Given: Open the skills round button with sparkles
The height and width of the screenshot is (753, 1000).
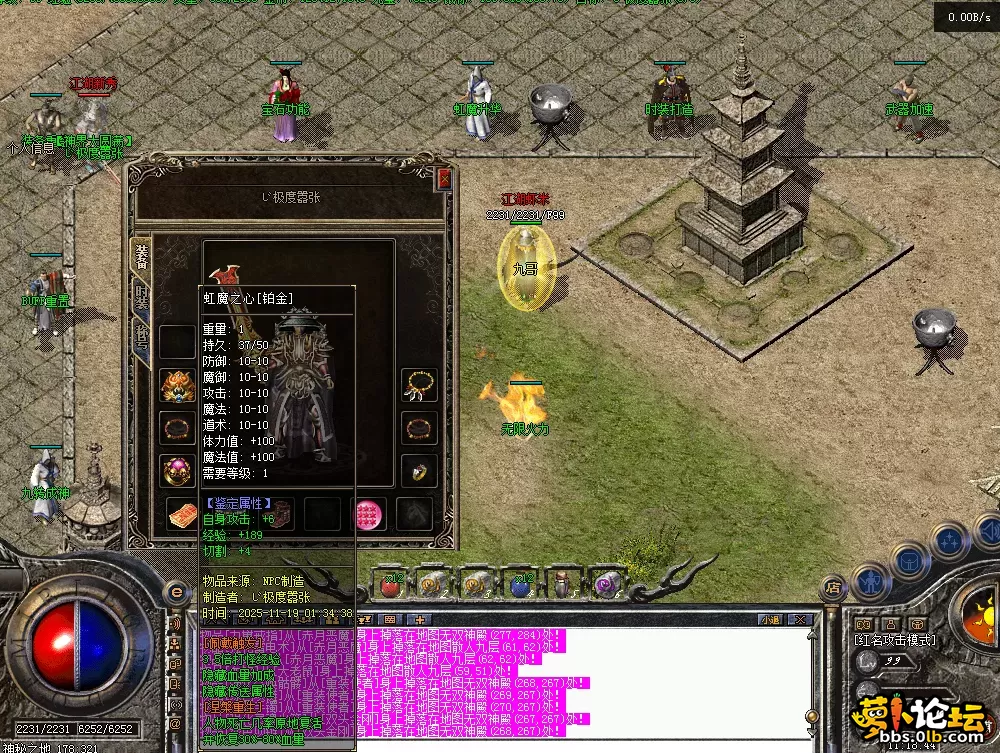Looking at the screenshot, I should click(x=949, y=541).
